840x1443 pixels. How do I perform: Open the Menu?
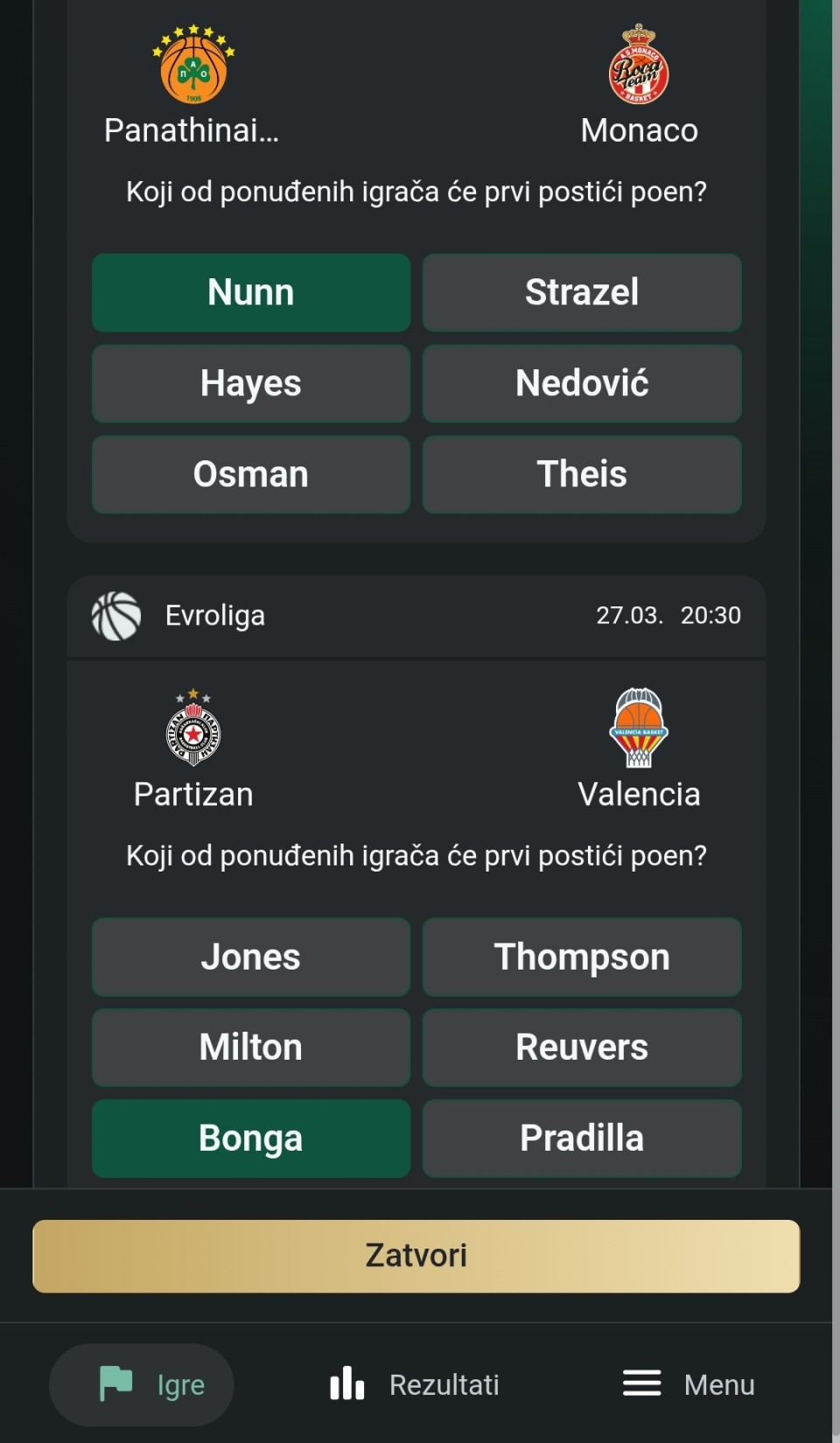(689, 1384)
